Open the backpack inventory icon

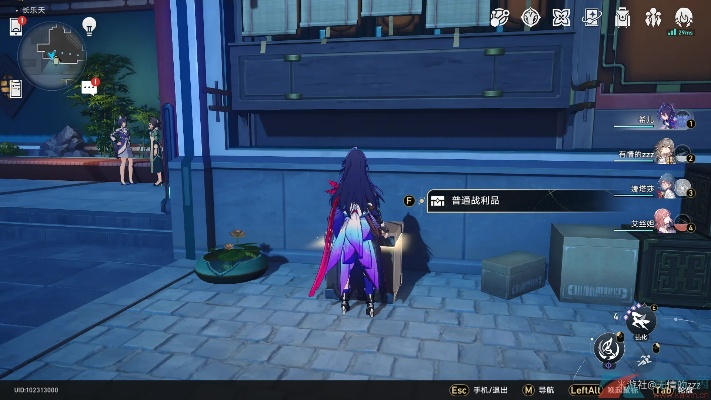click(x=622, y=17)
